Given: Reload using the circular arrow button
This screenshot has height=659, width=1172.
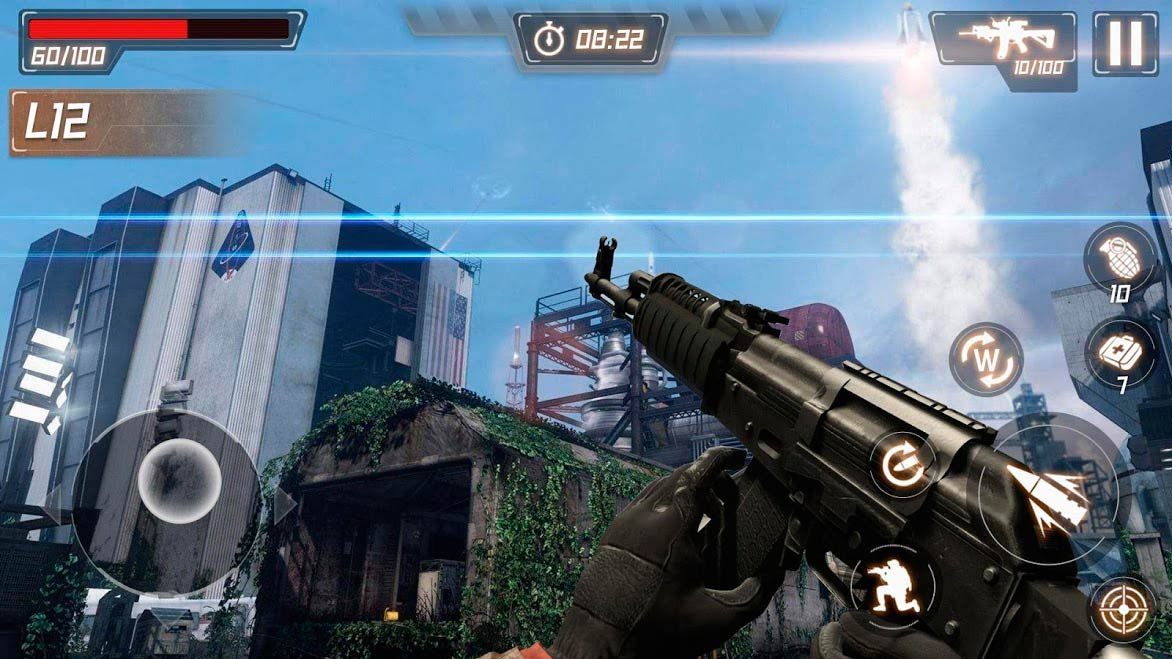Looking at the screenshot, I should click(x=901, y=464).
